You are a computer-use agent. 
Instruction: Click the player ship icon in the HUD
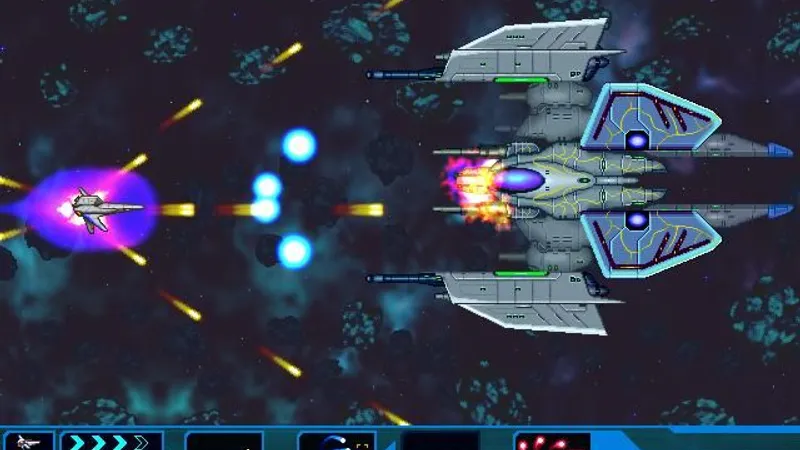pyautogui.click(x=27, y=441)
